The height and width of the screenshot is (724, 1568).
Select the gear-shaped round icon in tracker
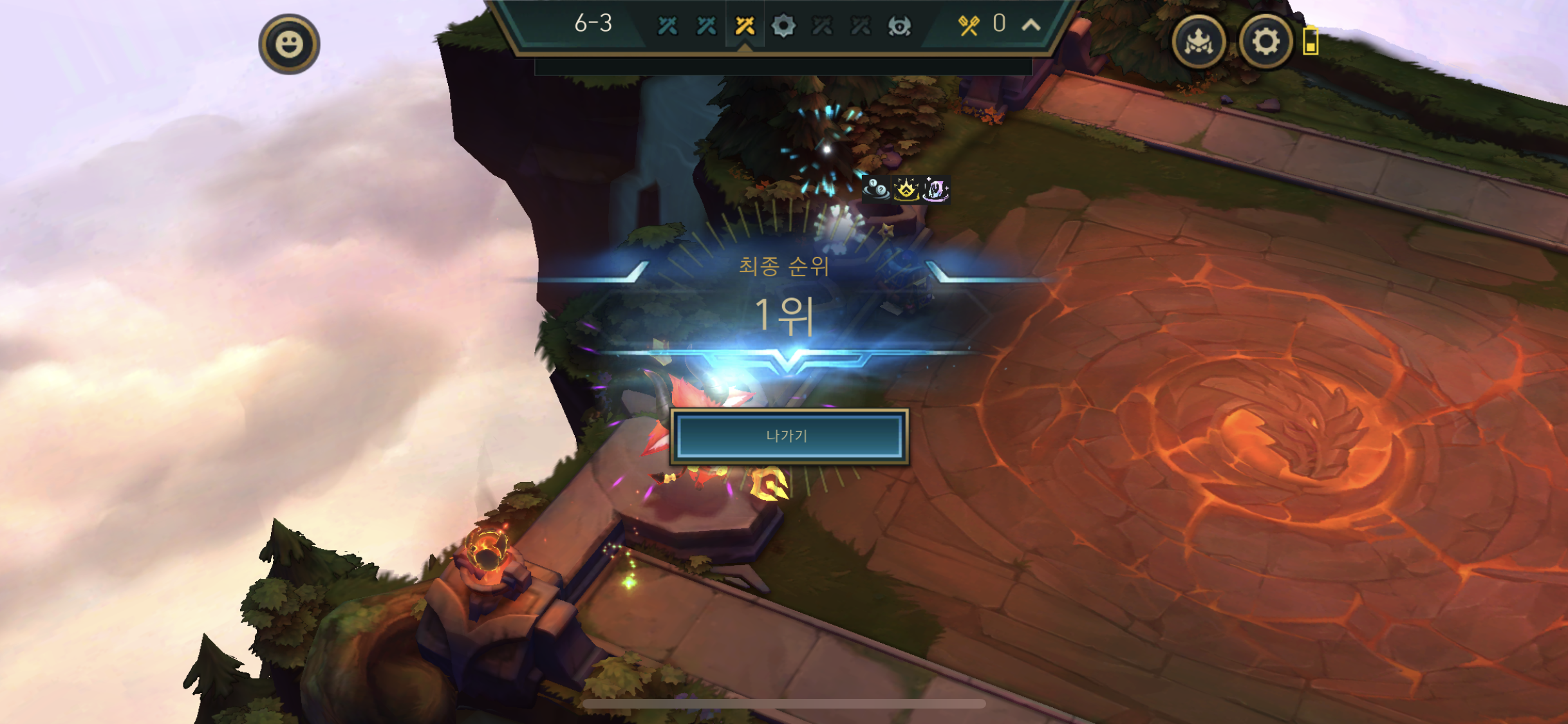783,26
